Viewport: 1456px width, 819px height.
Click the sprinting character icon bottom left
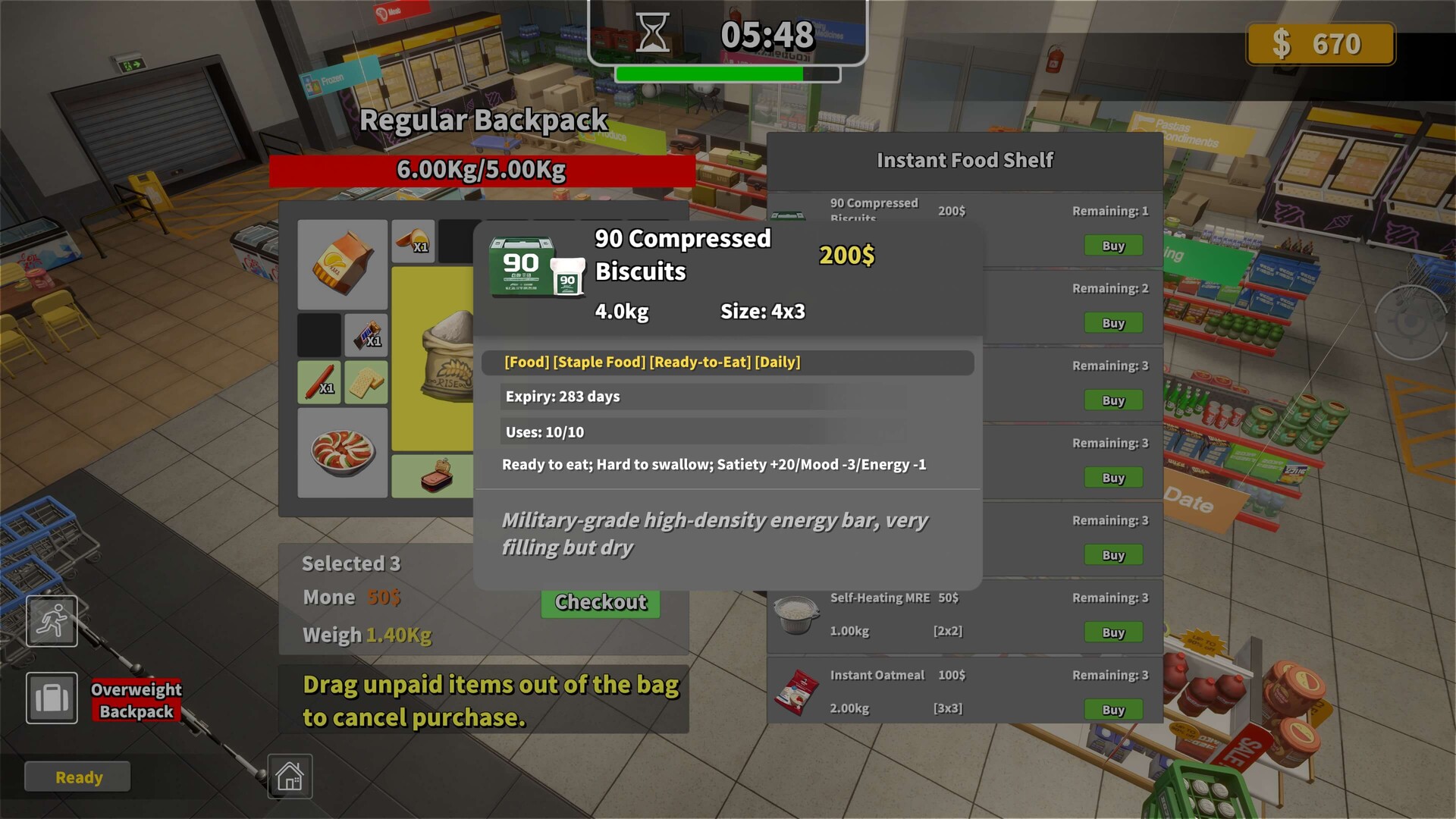click(51, 620)
